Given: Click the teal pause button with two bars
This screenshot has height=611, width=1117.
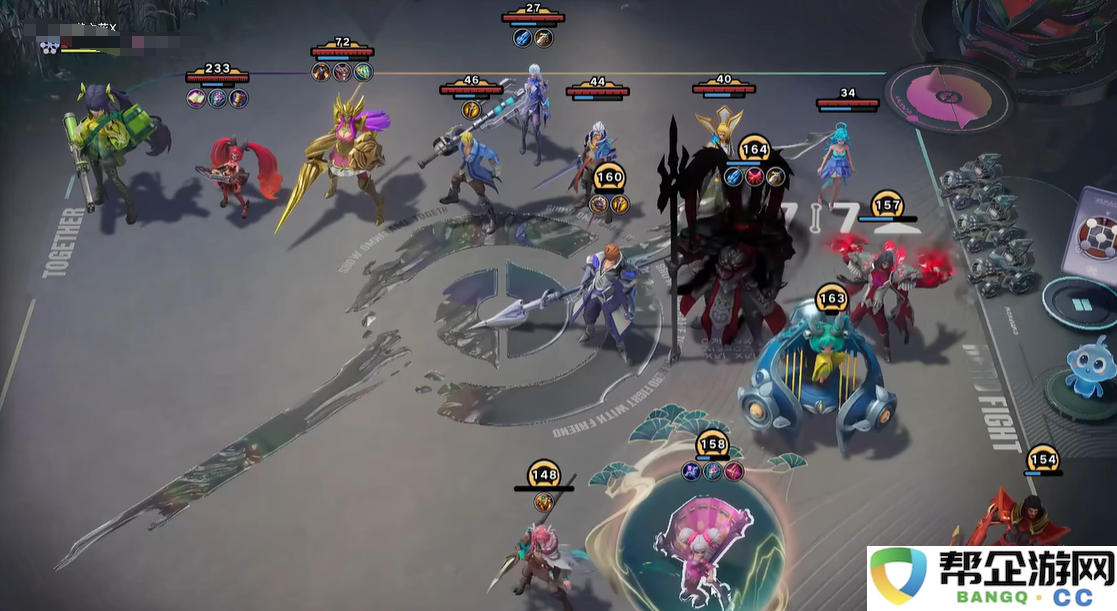Looking at the screenshot, I should tap(1081, 302).
